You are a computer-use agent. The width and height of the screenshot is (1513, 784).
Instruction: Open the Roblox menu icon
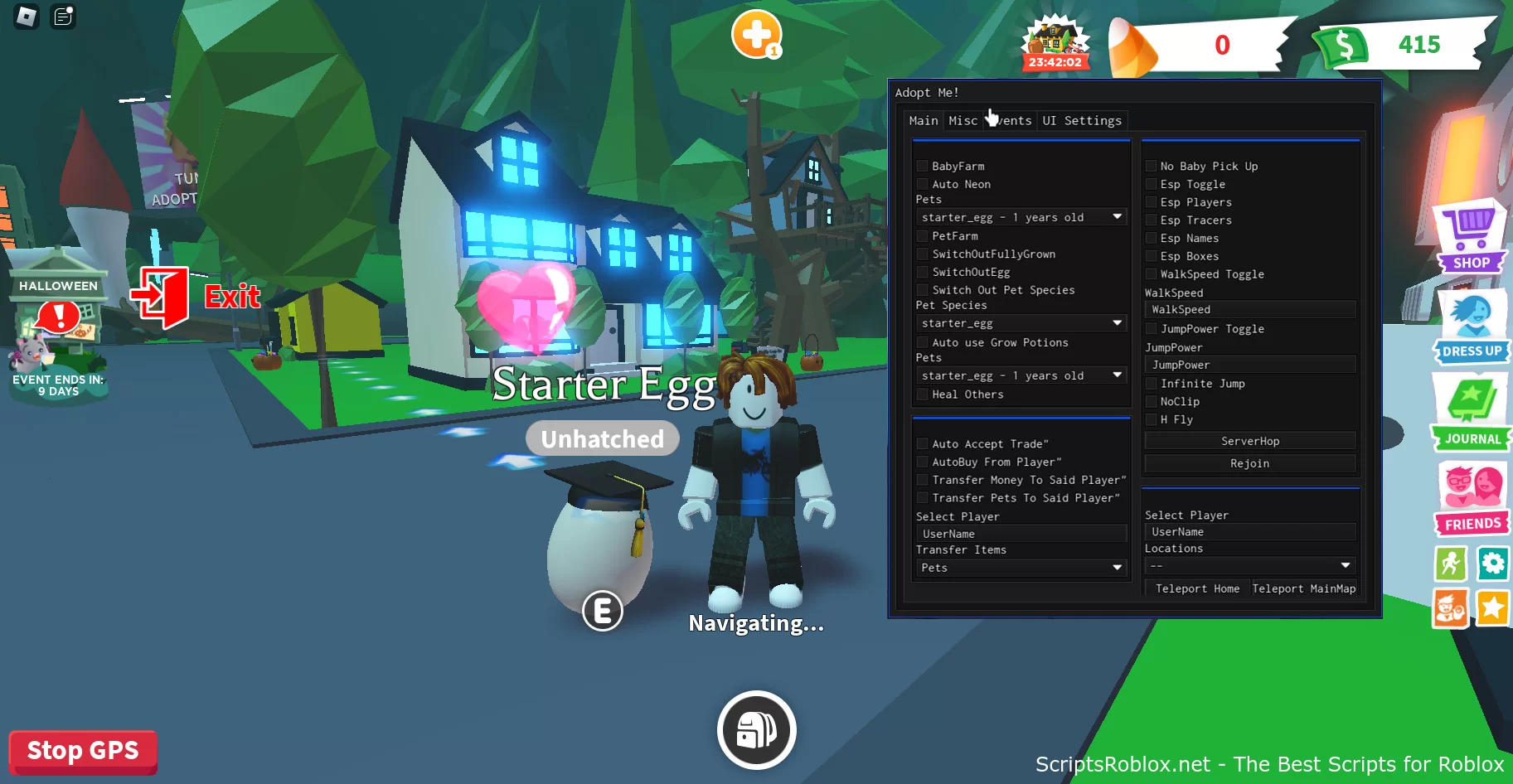[x=24, y=17]
